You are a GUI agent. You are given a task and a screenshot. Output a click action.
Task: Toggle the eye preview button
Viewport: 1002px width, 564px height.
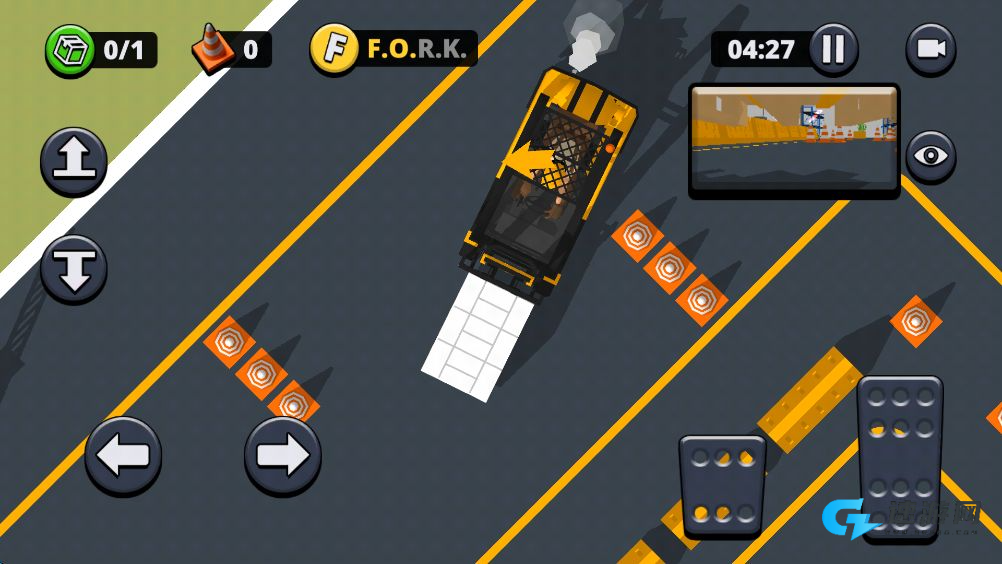tap(930, 156)
